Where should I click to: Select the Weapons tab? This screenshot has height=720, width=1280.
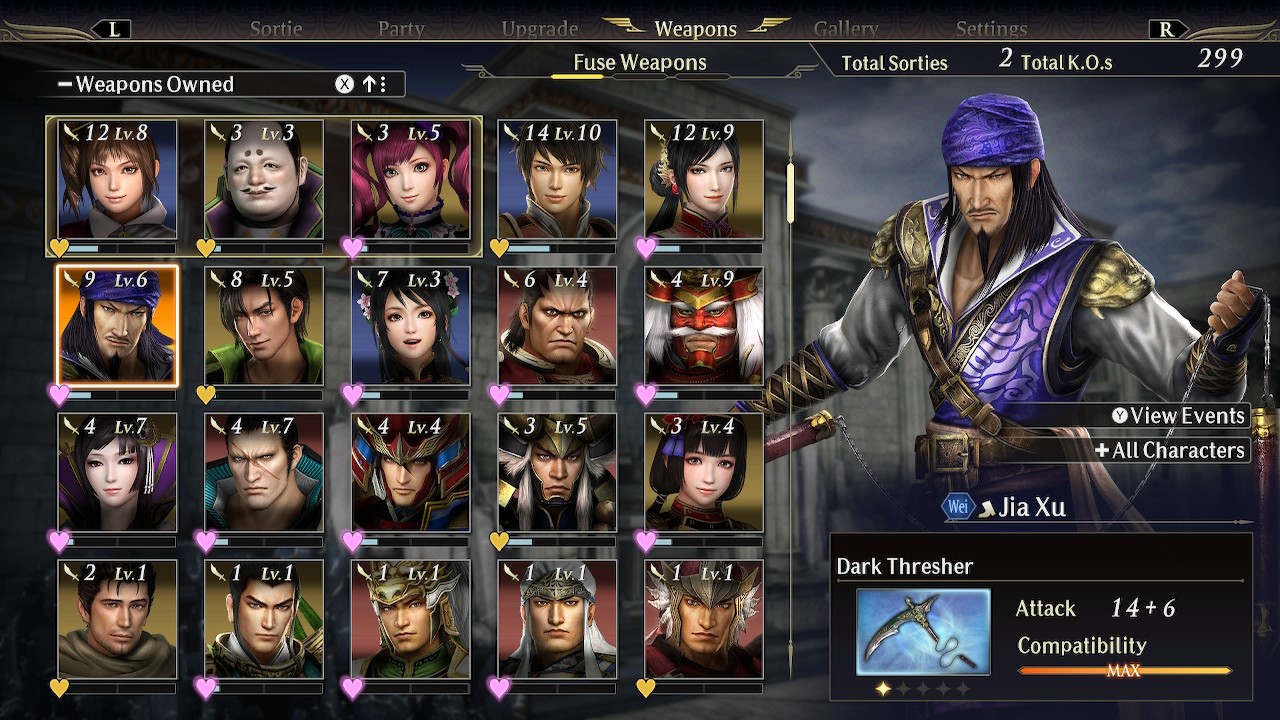point(695,29)
